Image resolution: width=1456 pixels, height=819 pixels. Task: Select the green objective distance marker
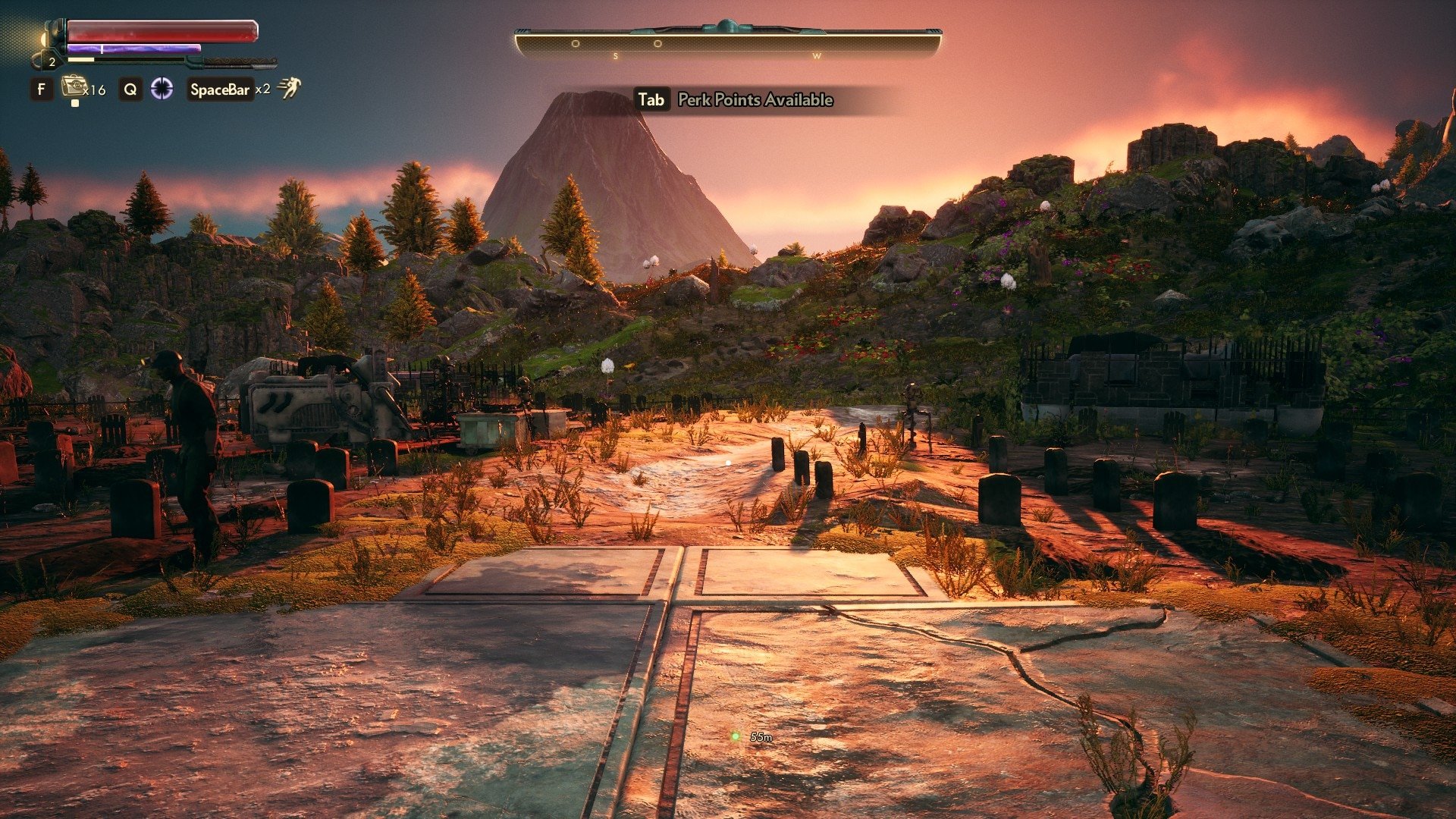[735, 736]
